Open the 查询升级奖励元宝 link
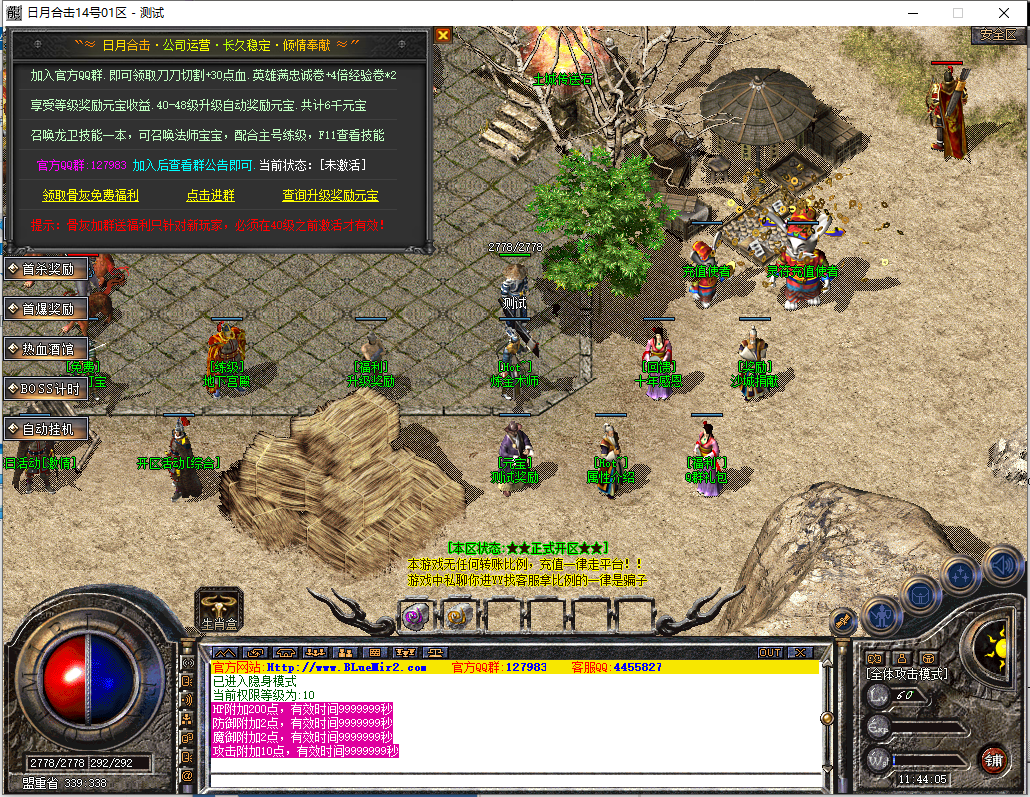This screenshot has width=1030, height=797. 330,196
